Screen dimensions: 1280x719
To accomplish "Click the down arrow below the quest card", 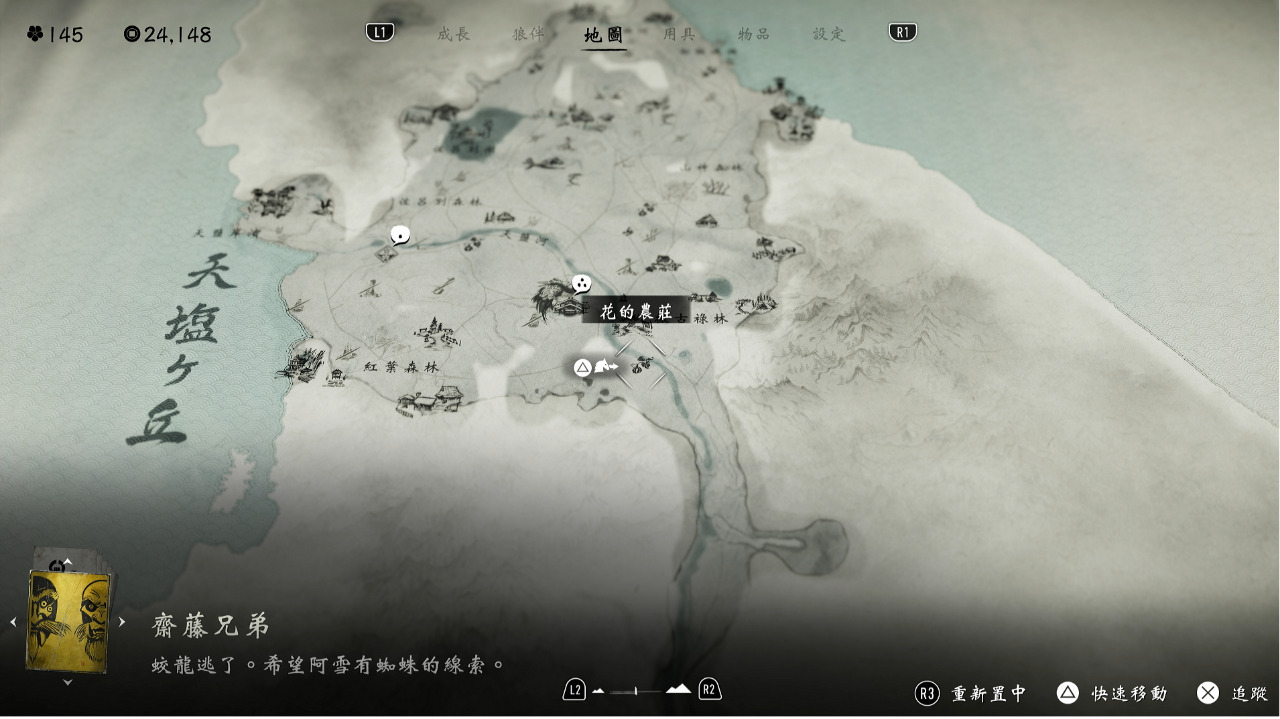I will pyautogui.click(x=68, y=682).
